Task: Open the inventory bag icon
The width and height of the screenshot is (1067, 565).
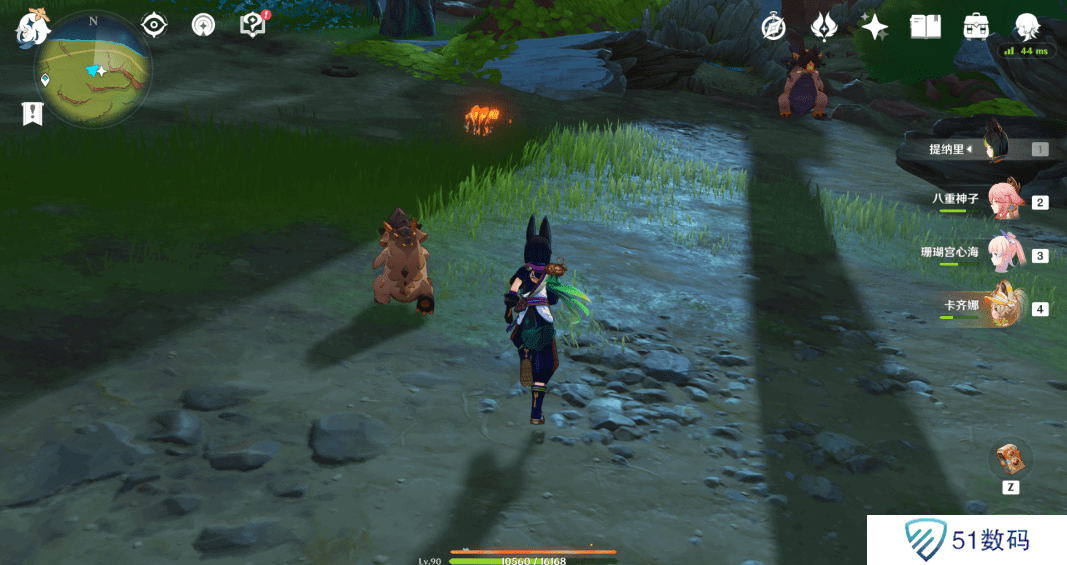Action: 976,27
